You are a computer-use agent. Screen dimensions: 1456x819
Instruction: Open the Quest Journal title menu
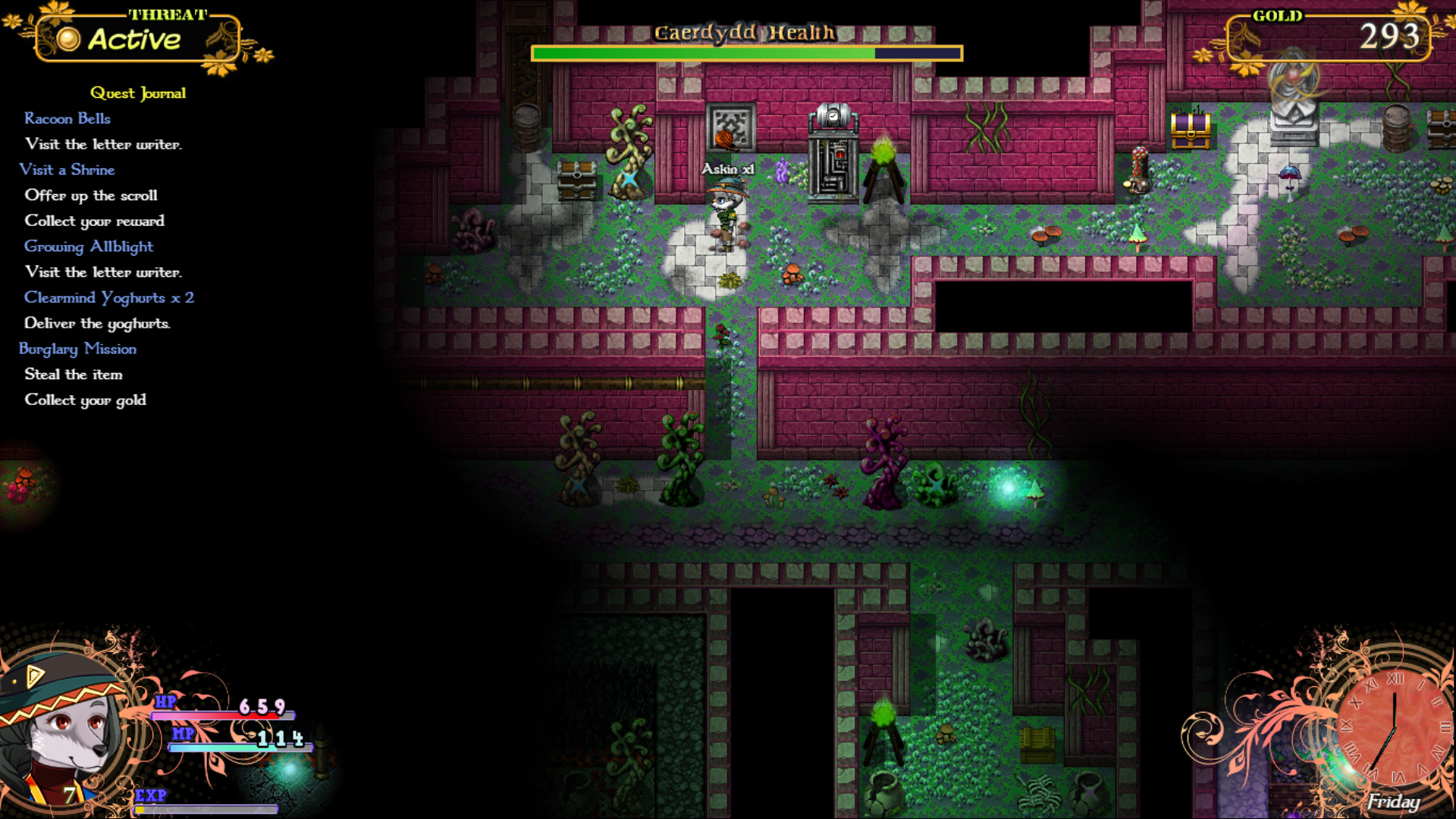[138, 93]
